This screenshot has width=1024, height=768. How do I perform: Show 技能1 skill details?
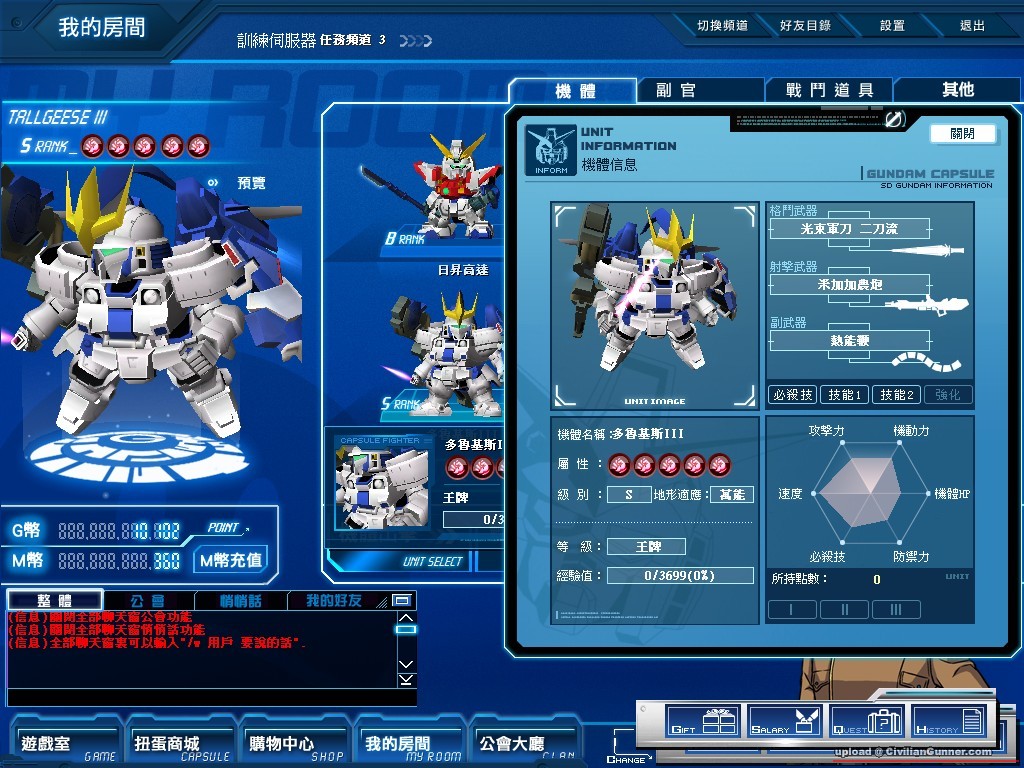pos(844,395)
